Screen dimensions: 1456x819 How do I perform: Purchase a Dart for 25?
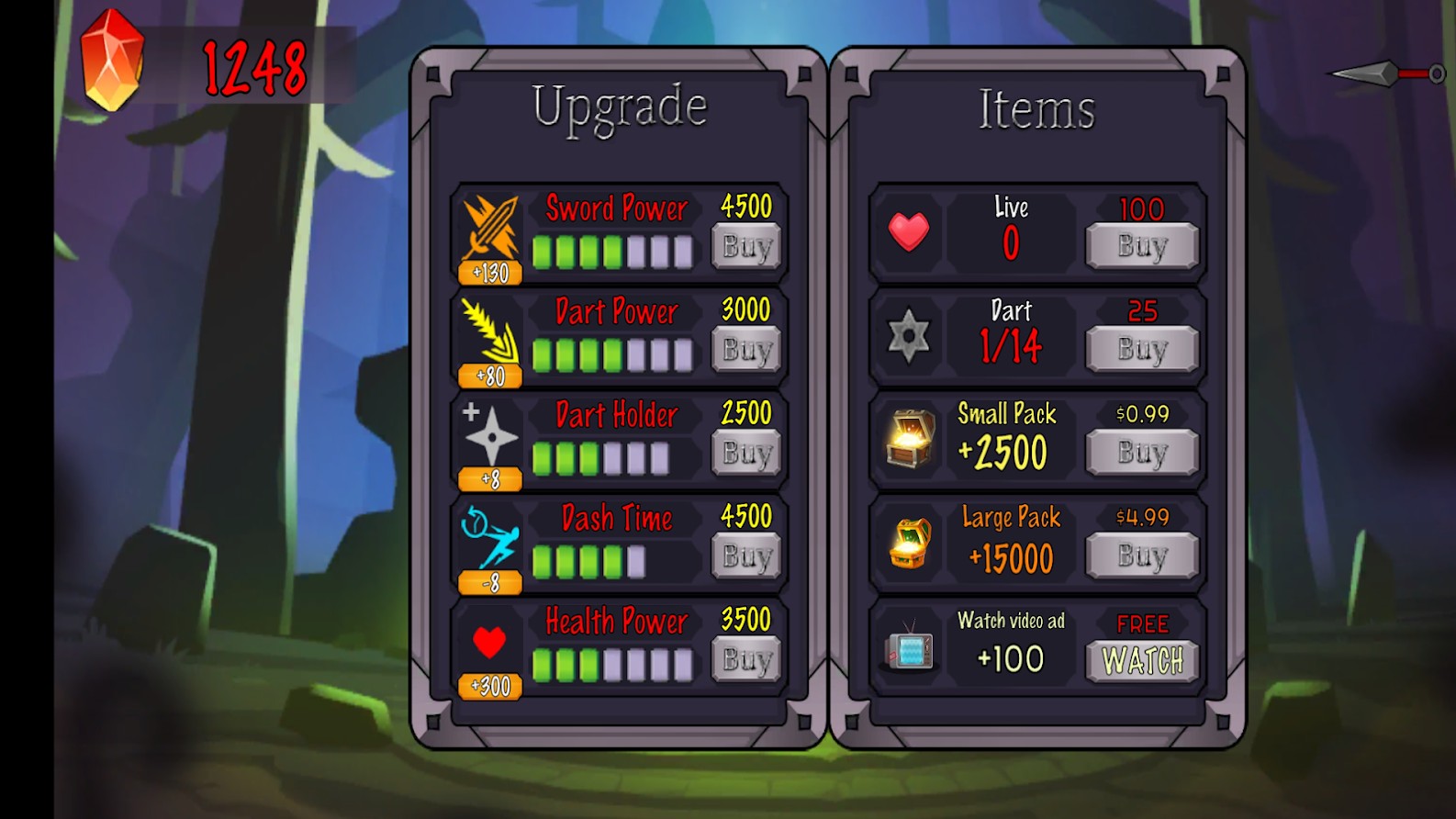point(1142,350)
